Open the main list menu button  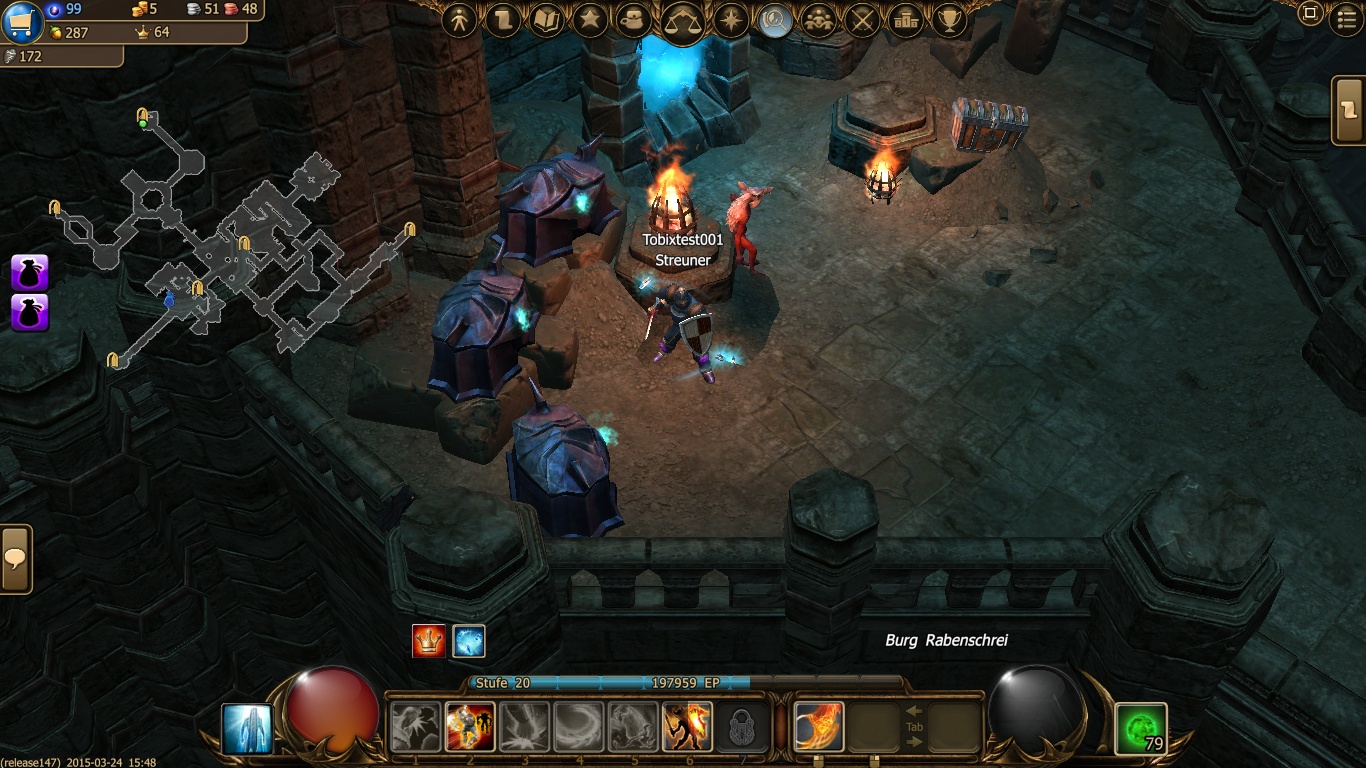tap(1347, 19)
